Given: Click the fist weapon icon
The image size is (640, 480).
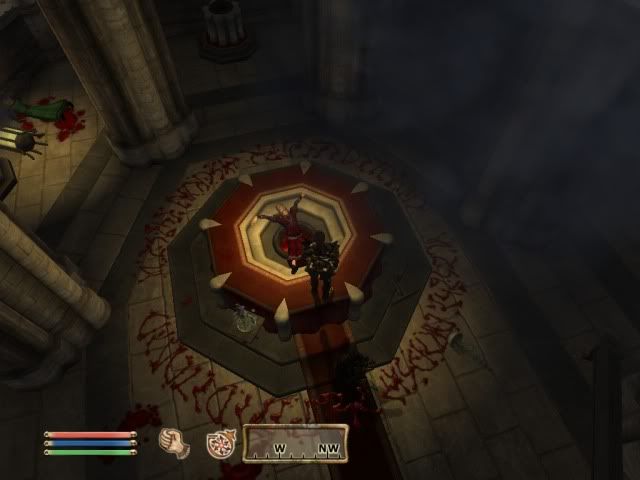Looking at the screenshot, I should [176, 443].
